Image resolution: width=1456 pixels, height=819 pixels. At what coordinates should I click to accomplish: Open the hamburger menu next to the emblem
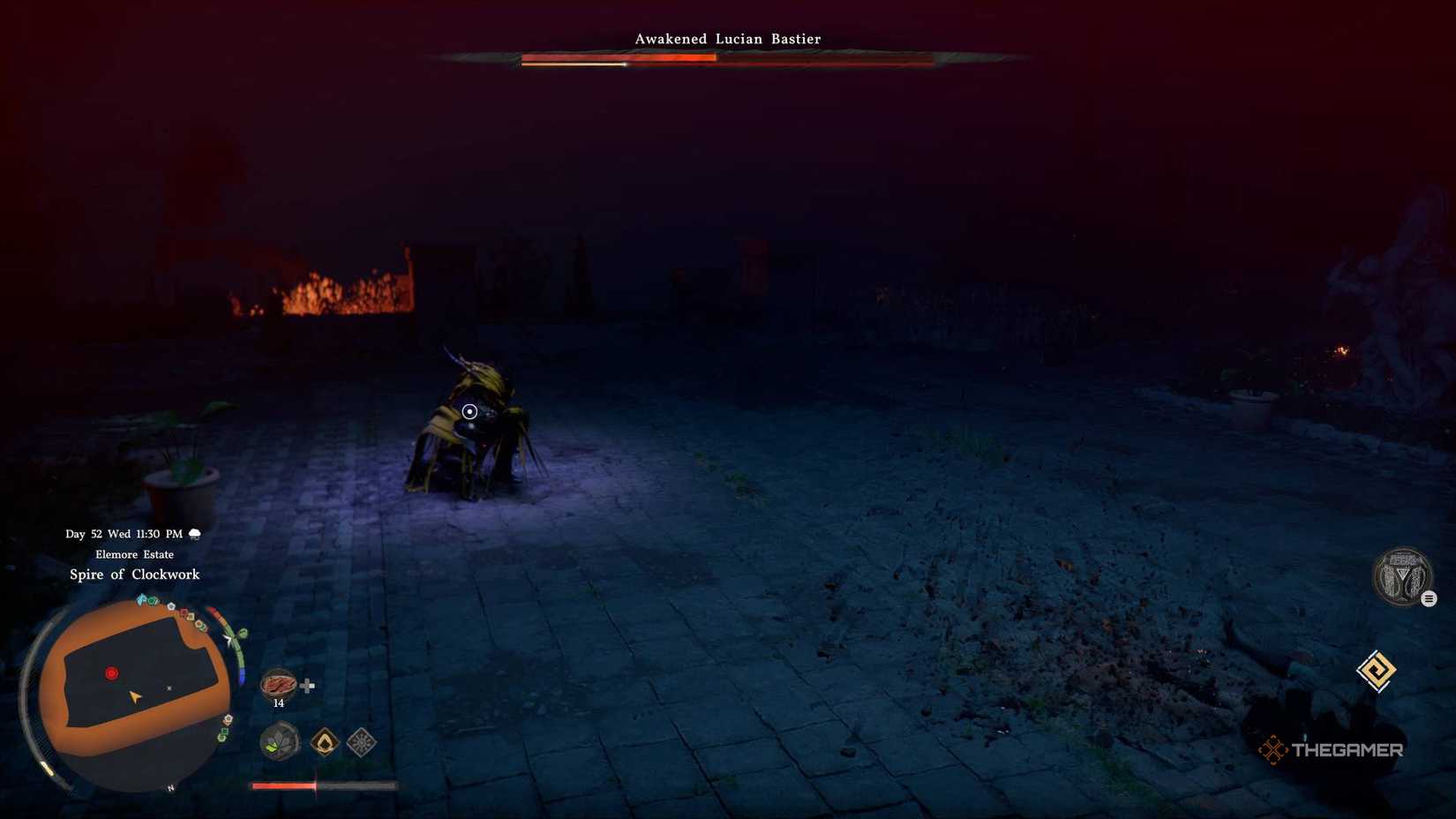click(x=1429, y=598)
